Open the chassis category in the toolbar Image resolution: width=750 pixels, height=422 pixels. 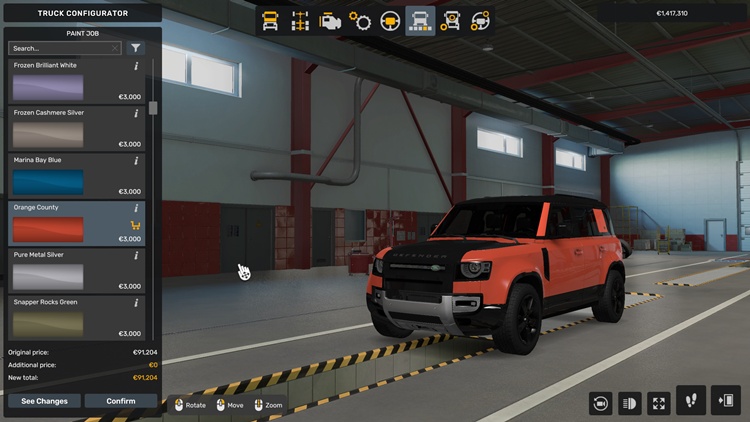click(298, 21)
